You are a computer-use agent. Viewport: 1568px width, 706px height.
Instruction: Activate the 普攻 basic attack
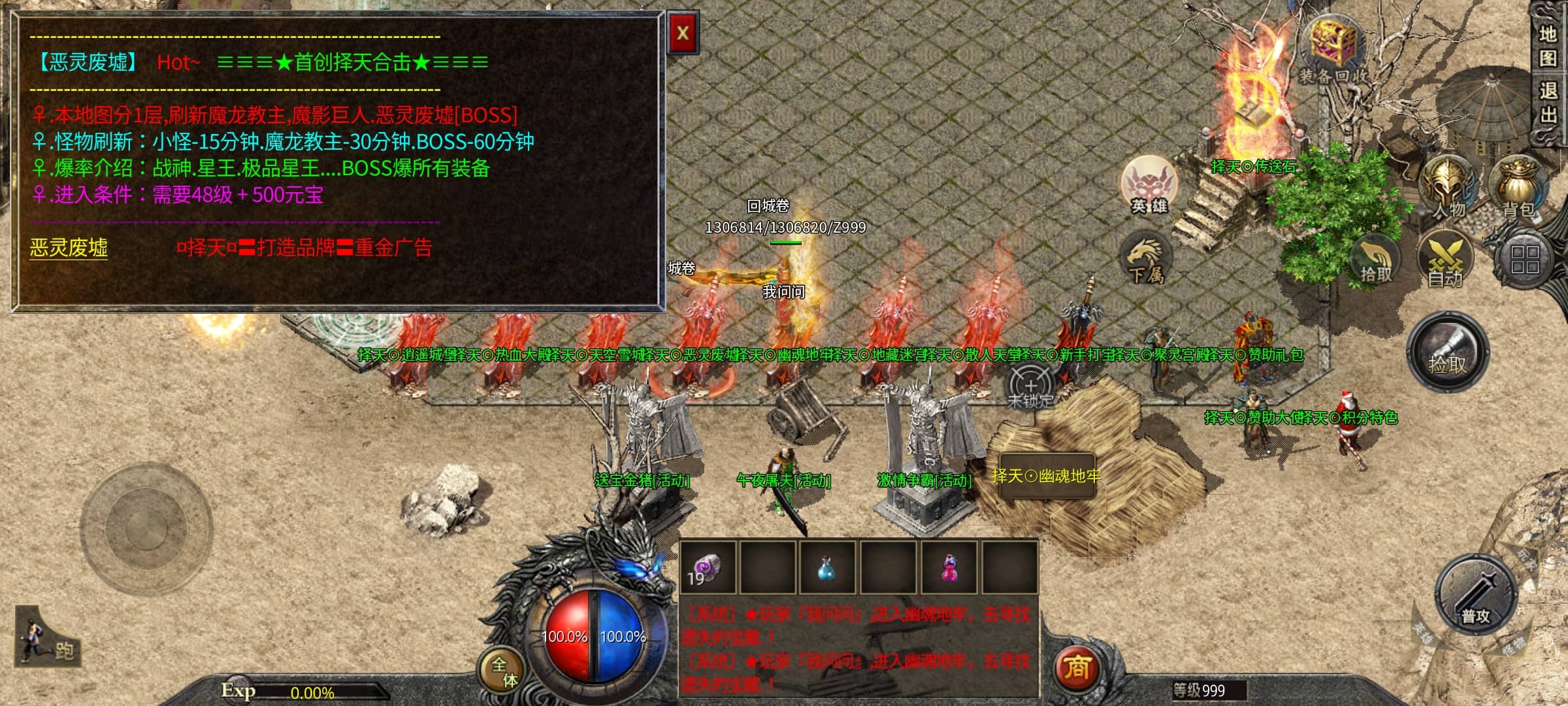1475,595
